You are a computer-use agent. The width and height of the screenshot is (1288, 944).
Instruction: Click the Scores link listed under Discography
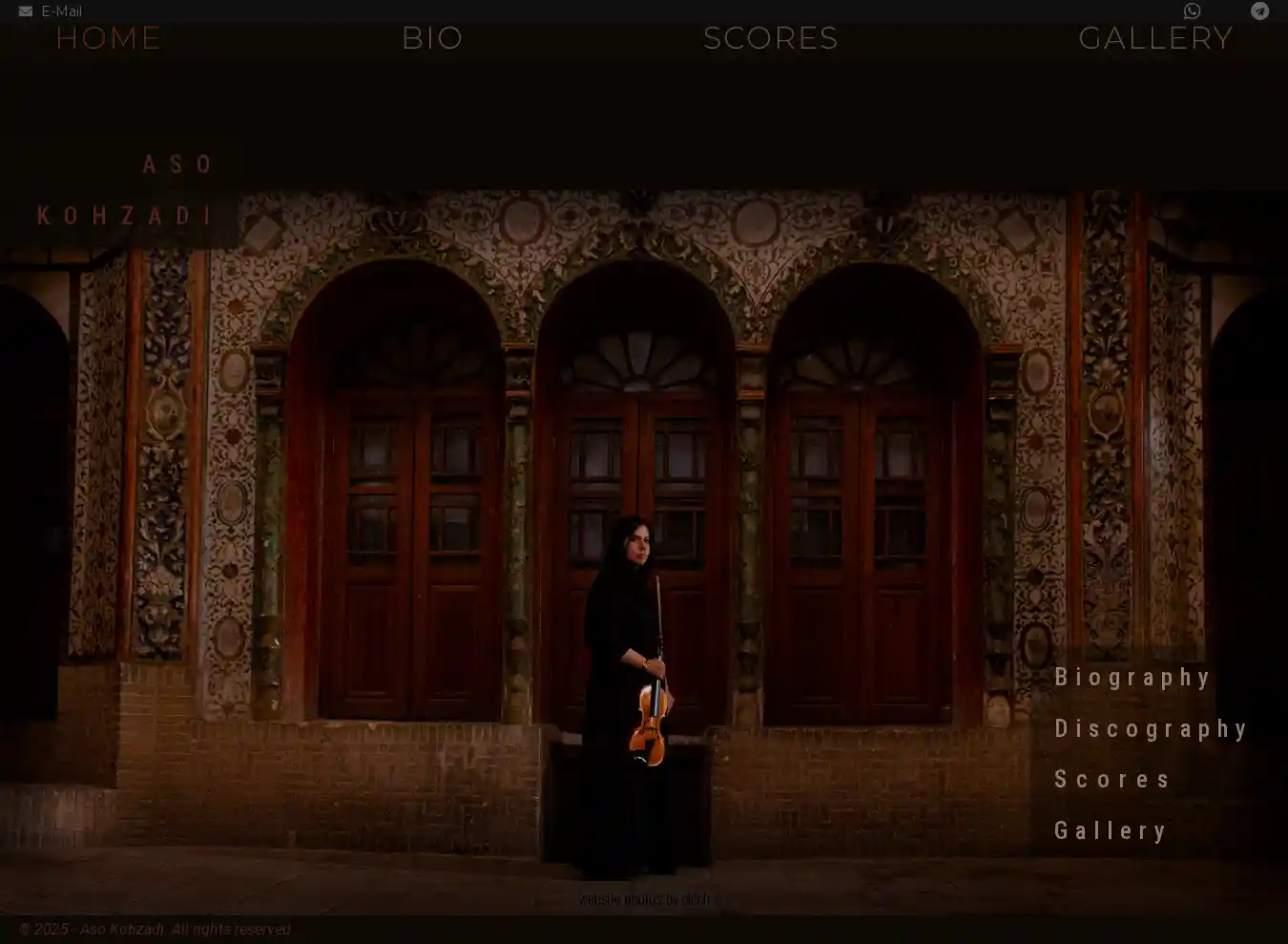coord(1112,780)
